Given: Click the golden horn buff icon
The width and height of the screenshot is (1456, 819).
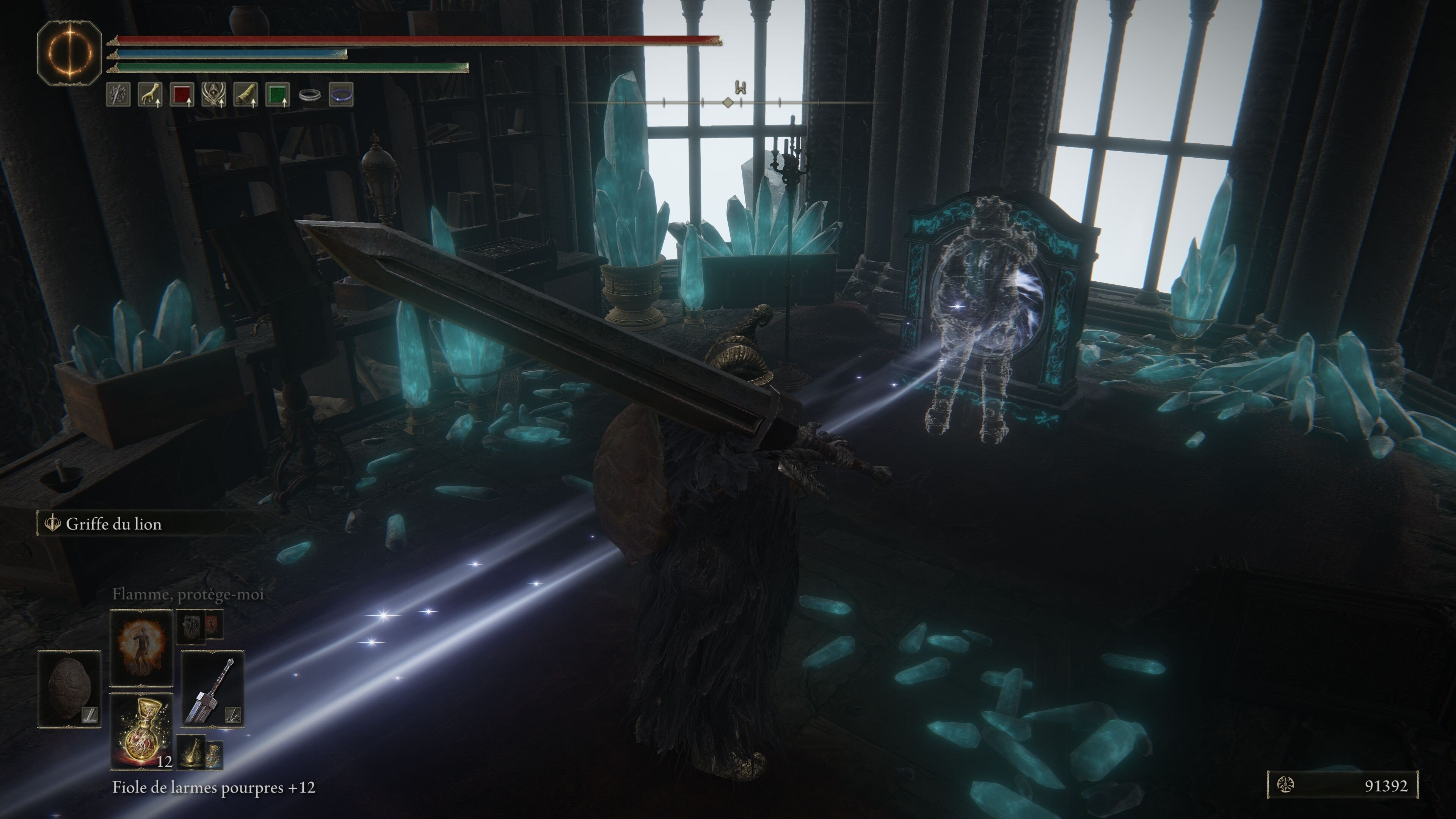Looking at the screenshot, I should (246, 94).
